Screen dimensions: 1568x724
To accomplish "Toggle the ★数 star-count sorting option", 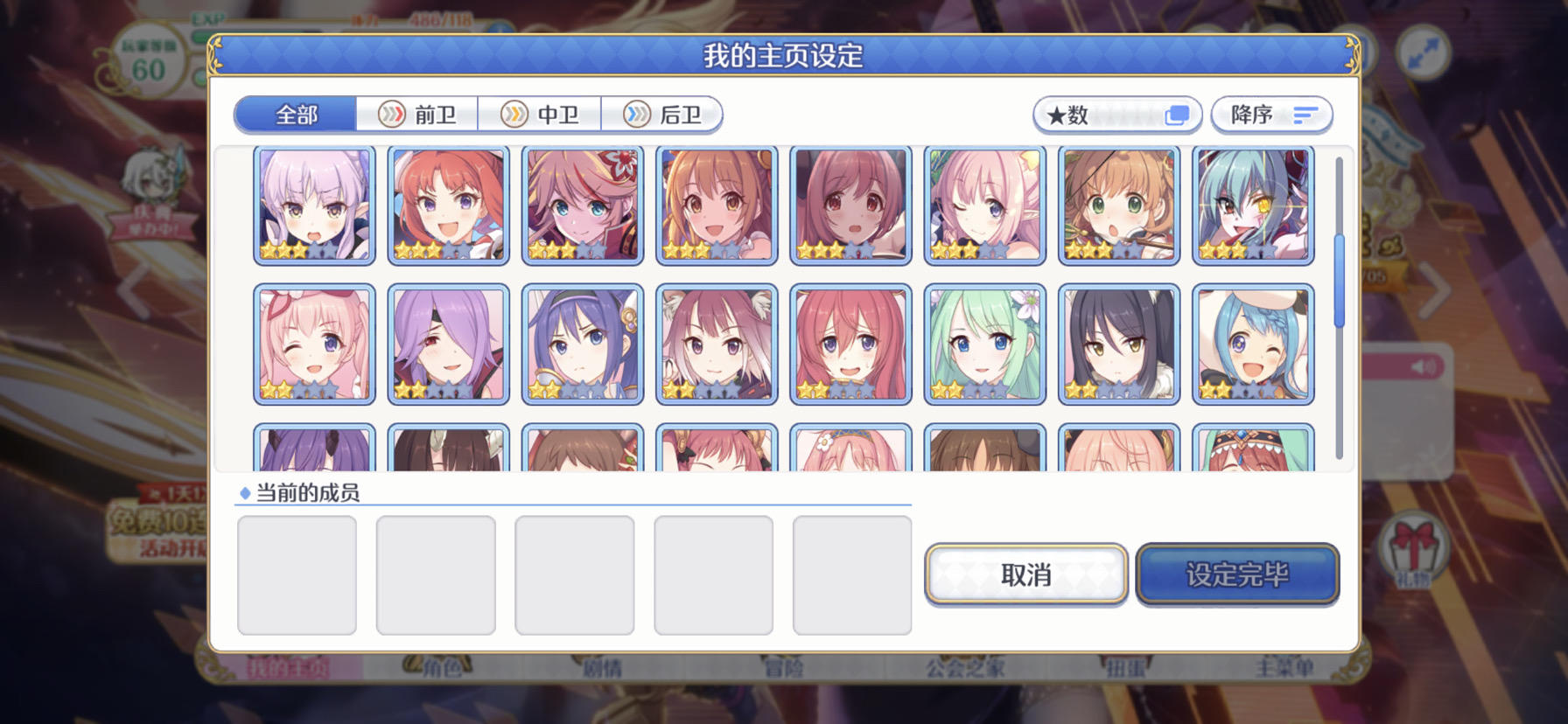I will coord(1117,115).
